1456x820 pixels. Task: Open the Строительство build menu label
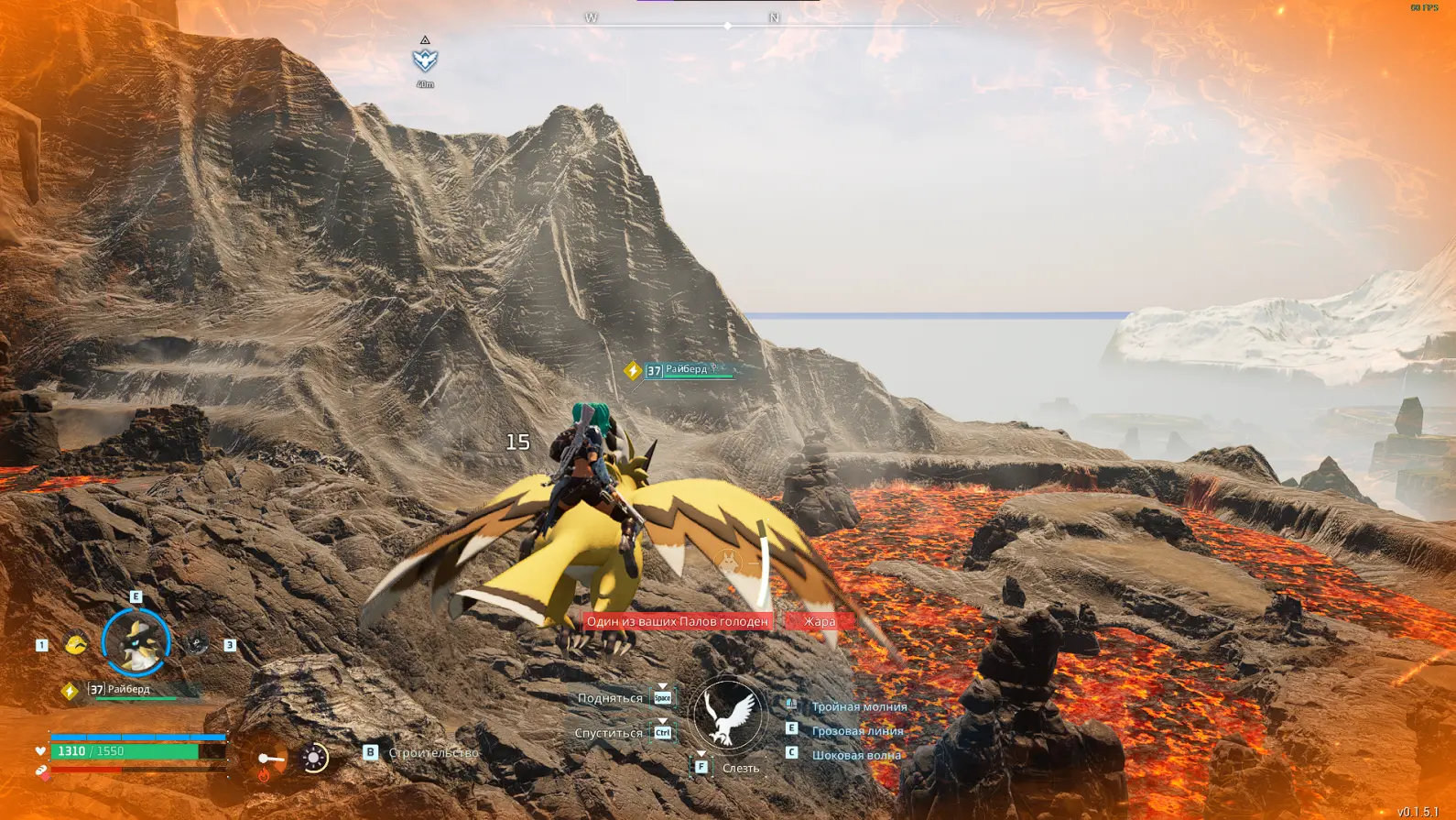pyautogui.click(x=433, y=752)
